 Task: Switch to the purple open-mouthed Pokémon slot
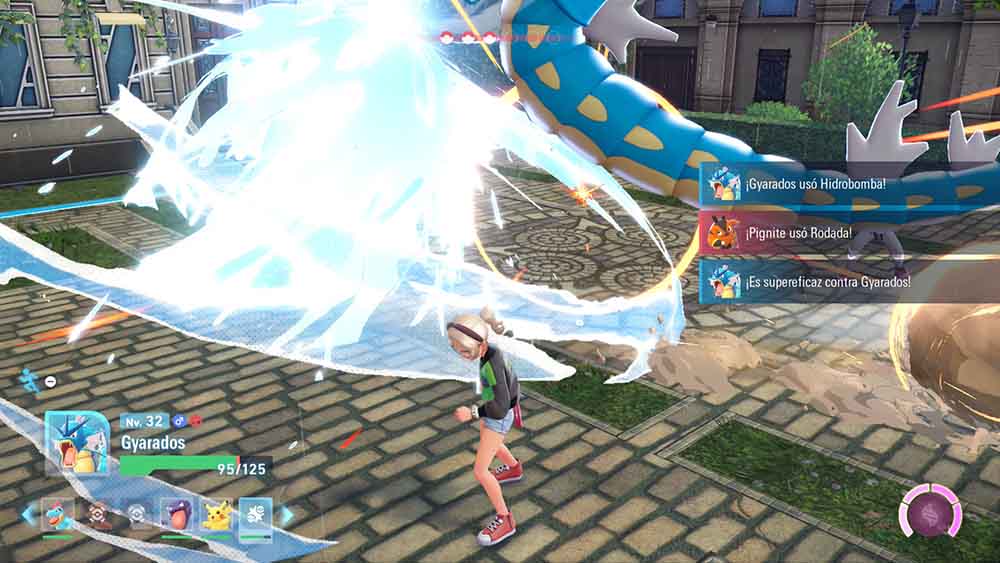[x=177, y=514]
